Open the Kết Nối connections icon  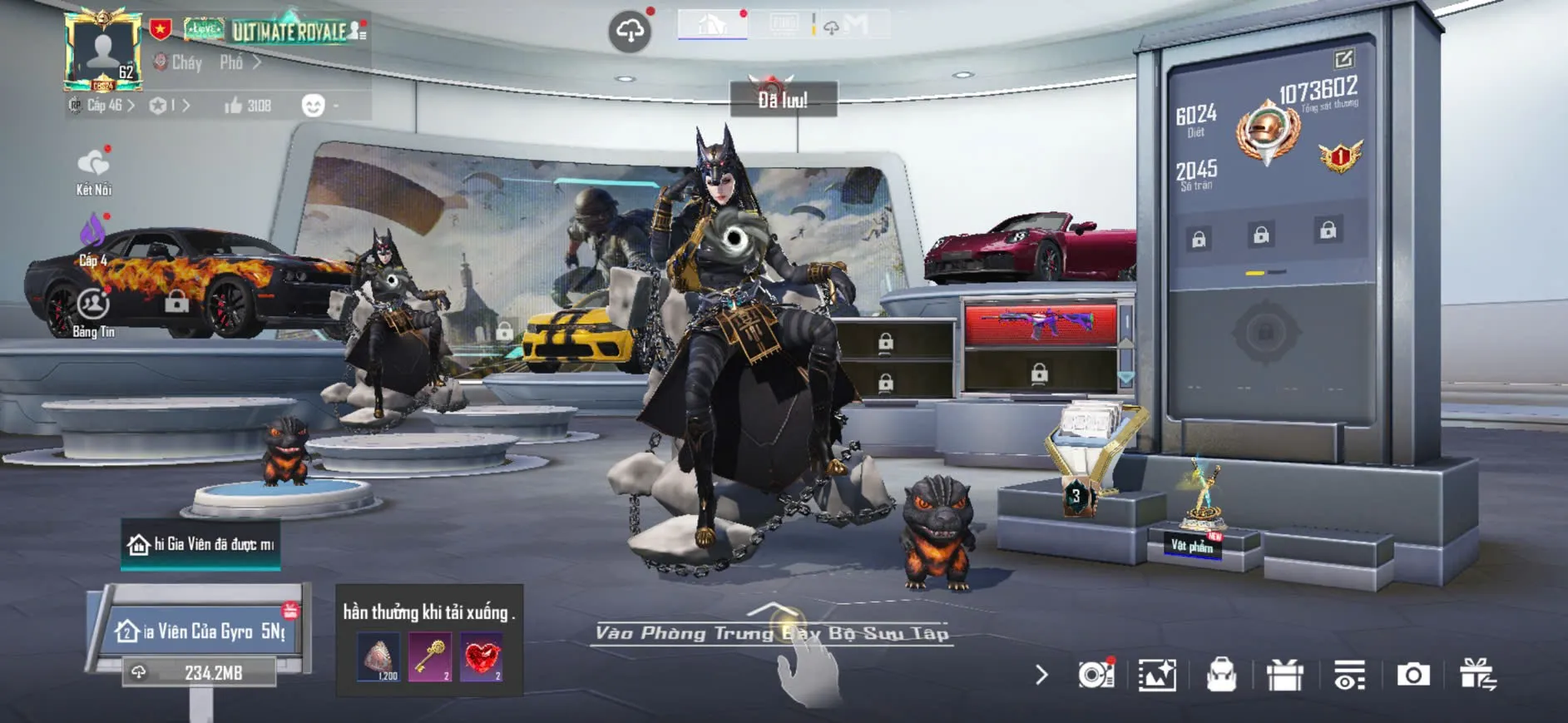pos(93,171)
